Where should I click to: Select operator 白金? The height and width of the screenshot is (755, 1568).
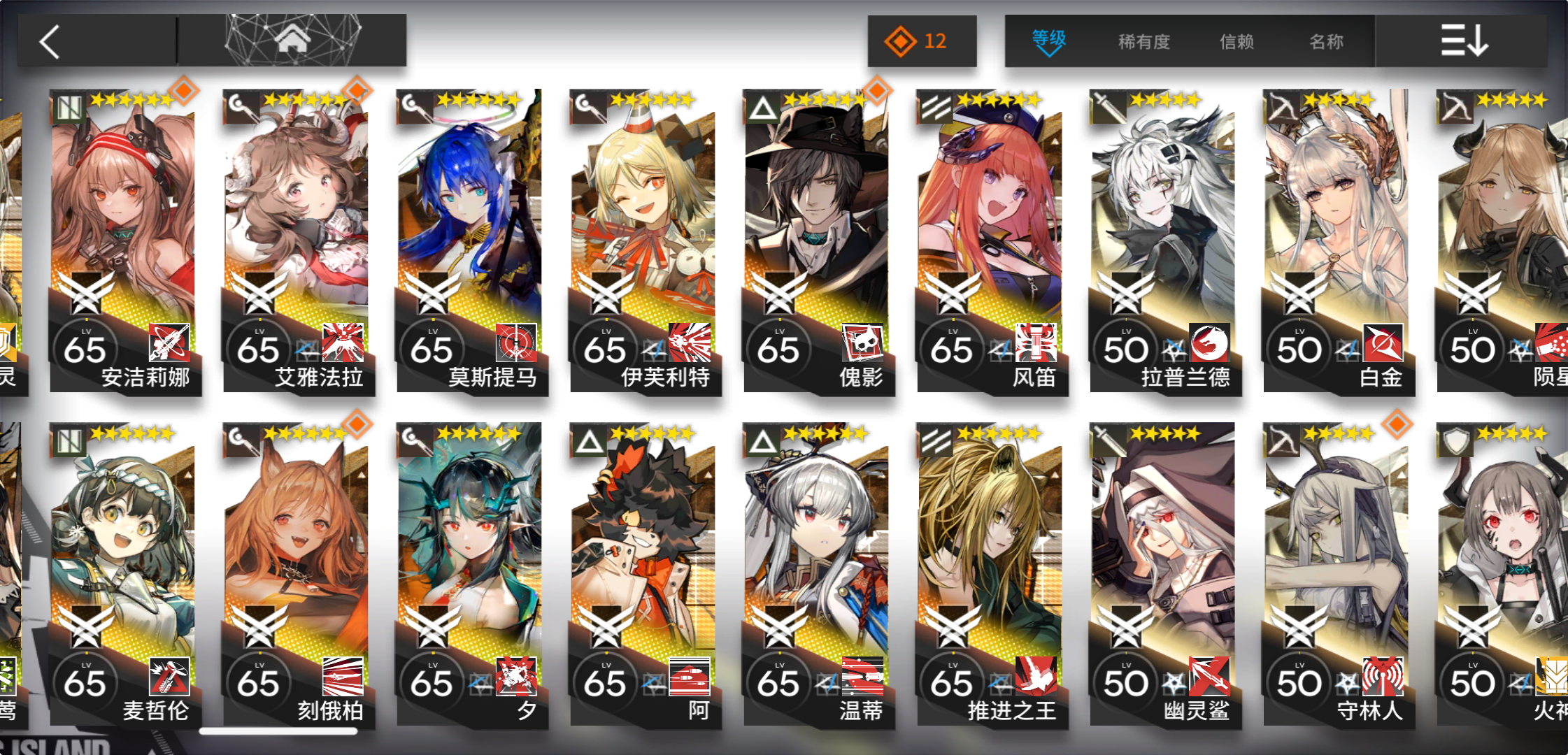(1337, 238)
